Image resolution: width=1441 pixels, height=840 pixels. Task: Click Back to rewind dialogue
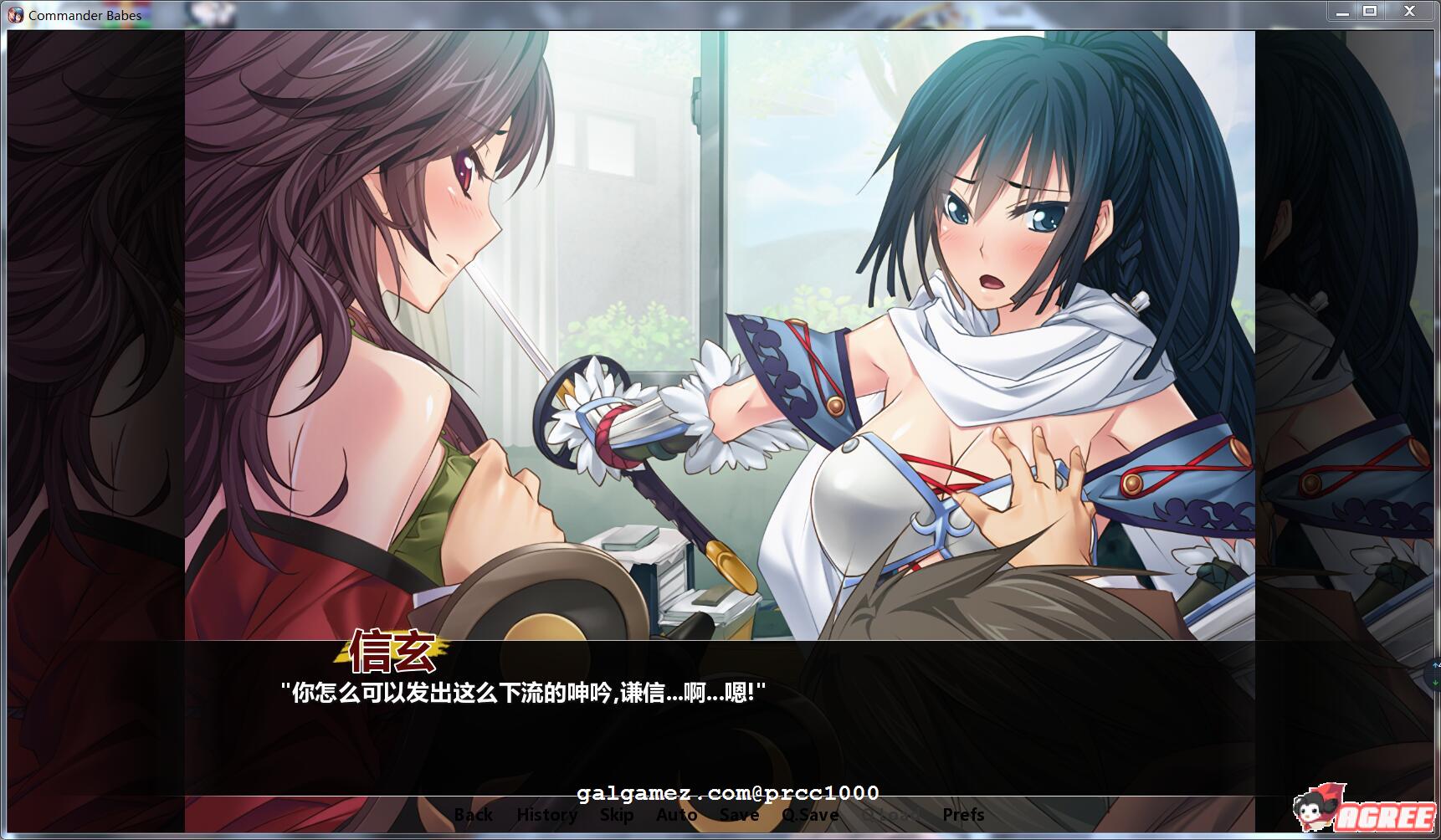click(474, 814)
